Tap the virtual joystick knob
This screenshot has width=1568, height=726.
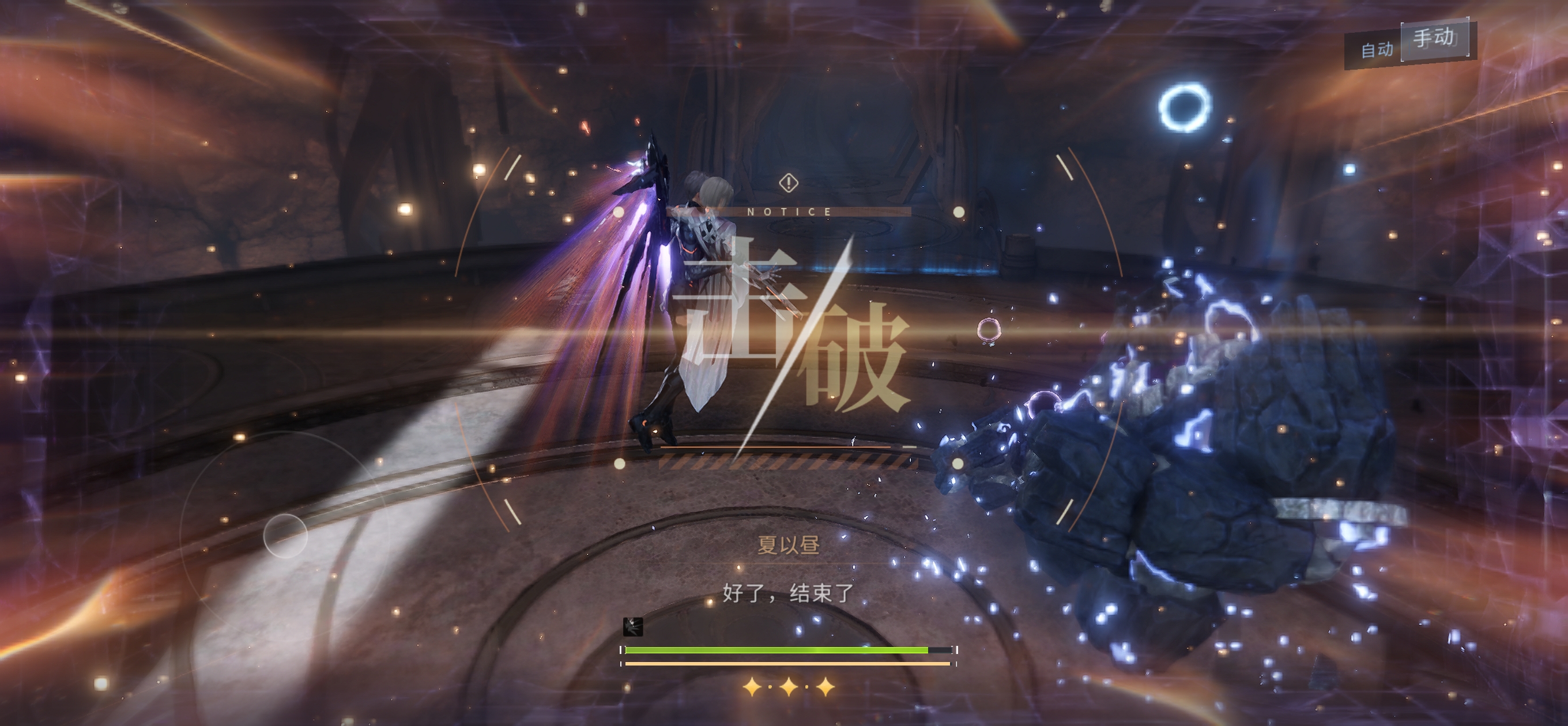click(285, 535)
